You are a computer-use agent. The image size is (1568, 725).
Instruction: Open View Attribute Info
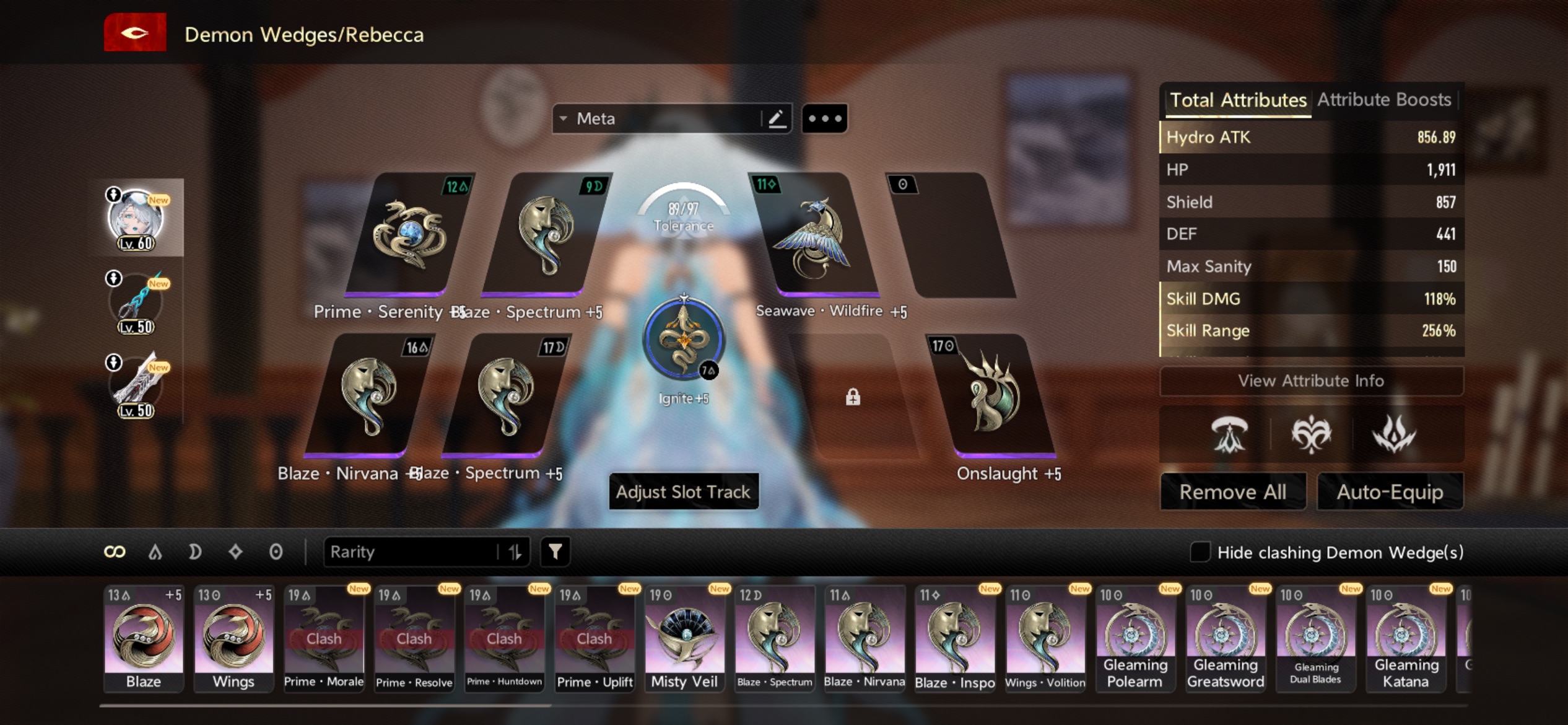tap(1310, 380)
